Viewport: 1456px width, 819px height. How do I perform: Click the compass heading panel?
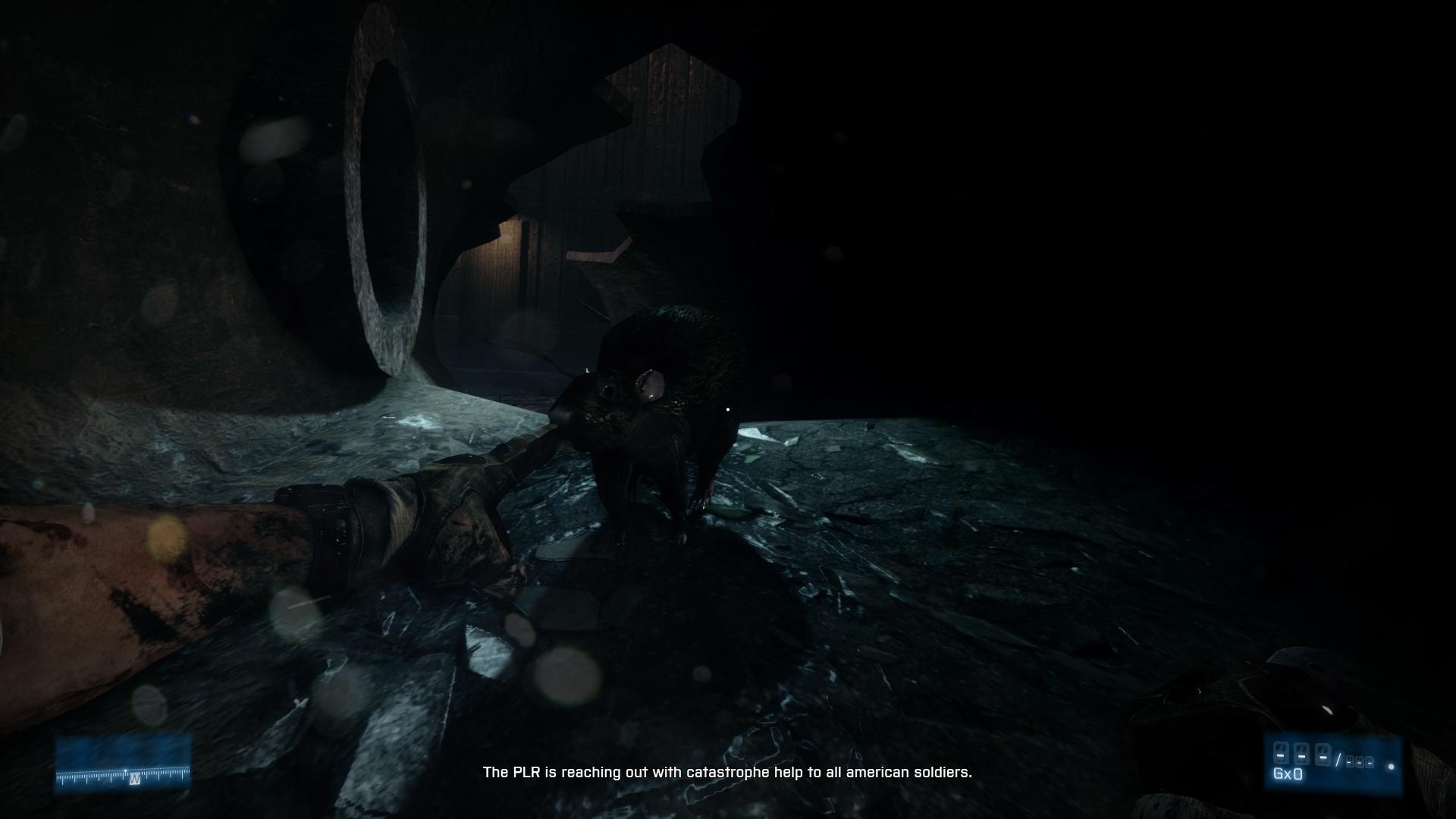pos(123,763)
